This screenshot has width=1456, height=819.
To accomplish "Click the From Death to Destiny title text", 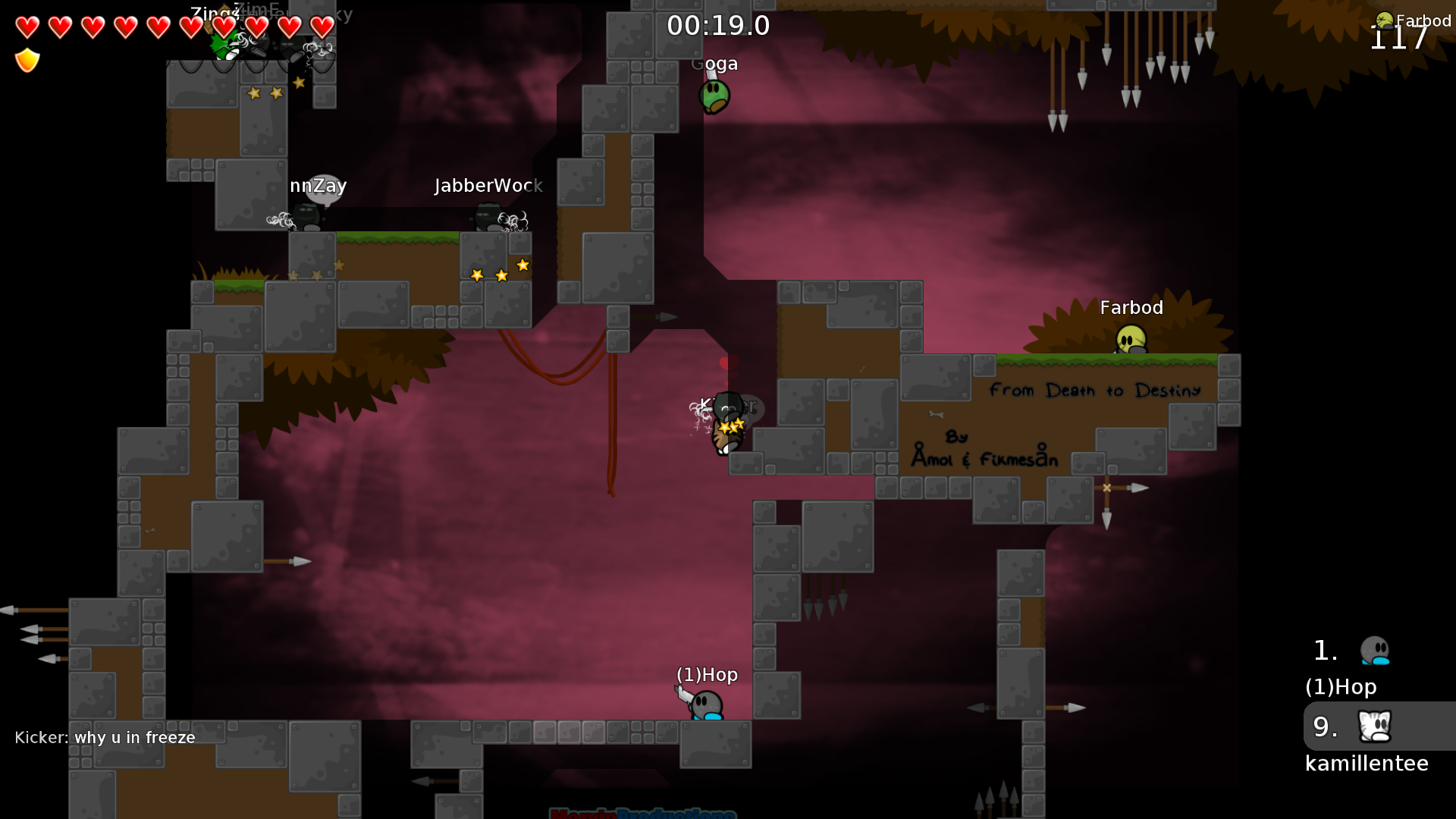I will click(x=1095, y=390).
